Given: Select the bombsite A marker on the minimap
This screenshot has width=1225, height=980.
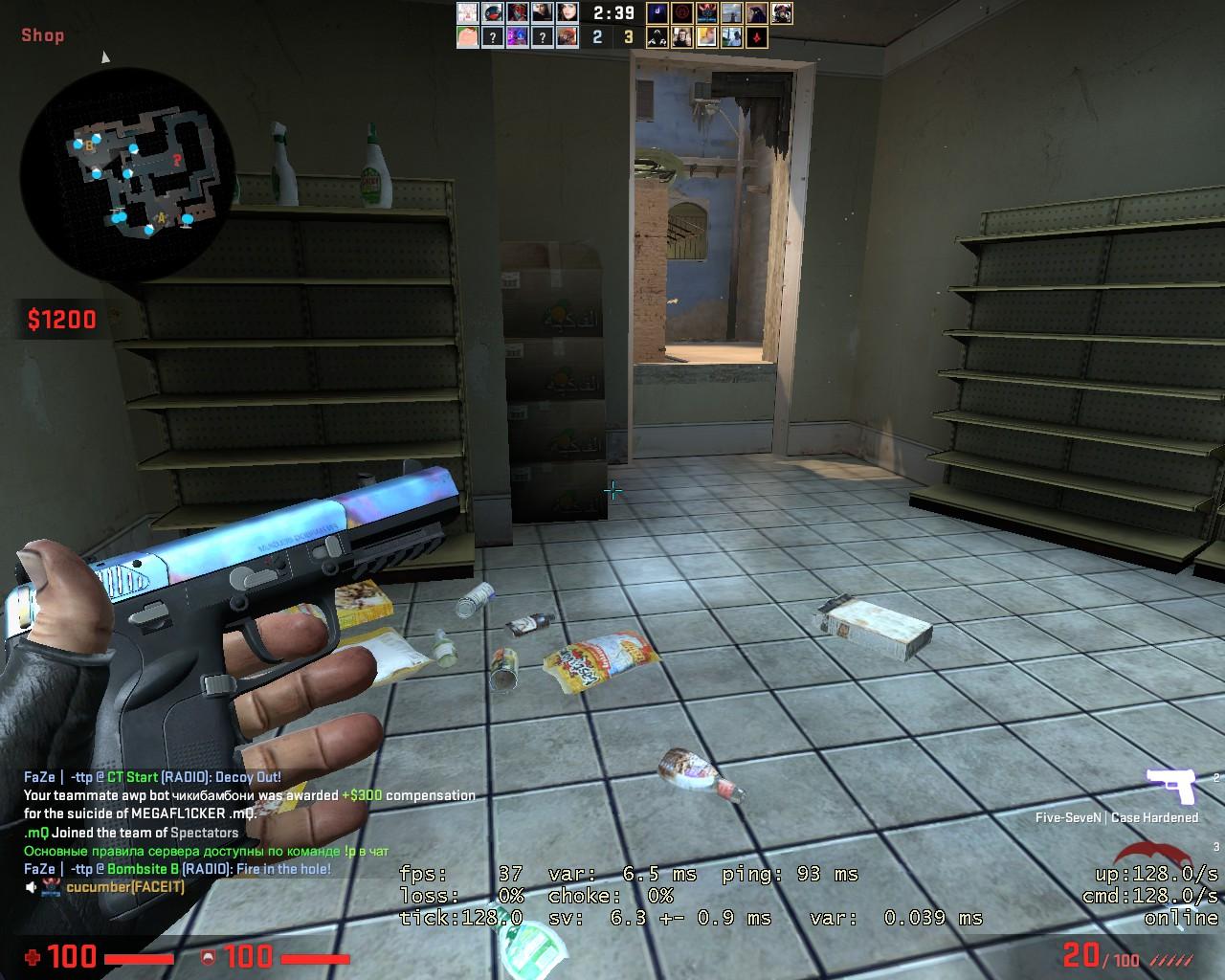Looking at the screenshot, I should pos(162,218).
